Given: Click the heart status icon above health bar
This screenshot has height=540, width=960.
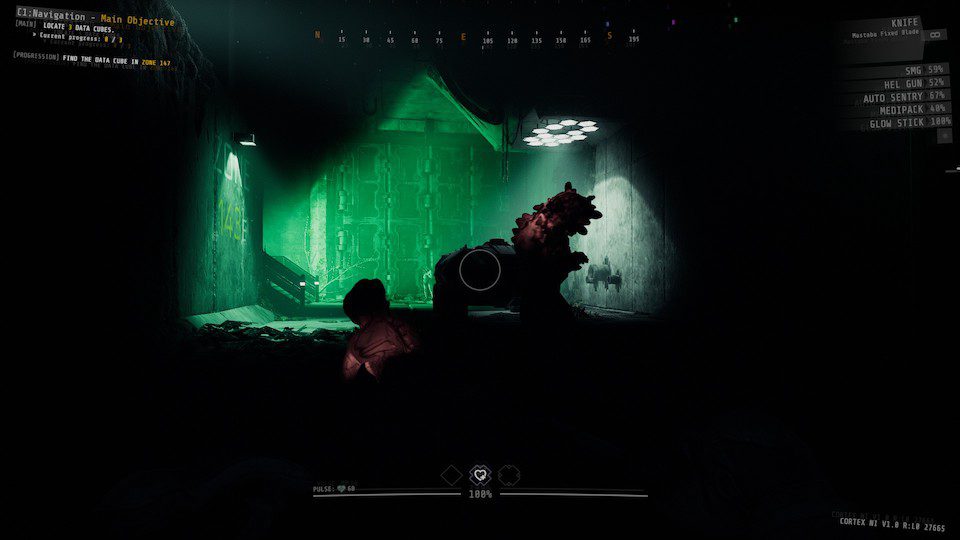Looking at the screenshot, I should click(x=480, y=475).
